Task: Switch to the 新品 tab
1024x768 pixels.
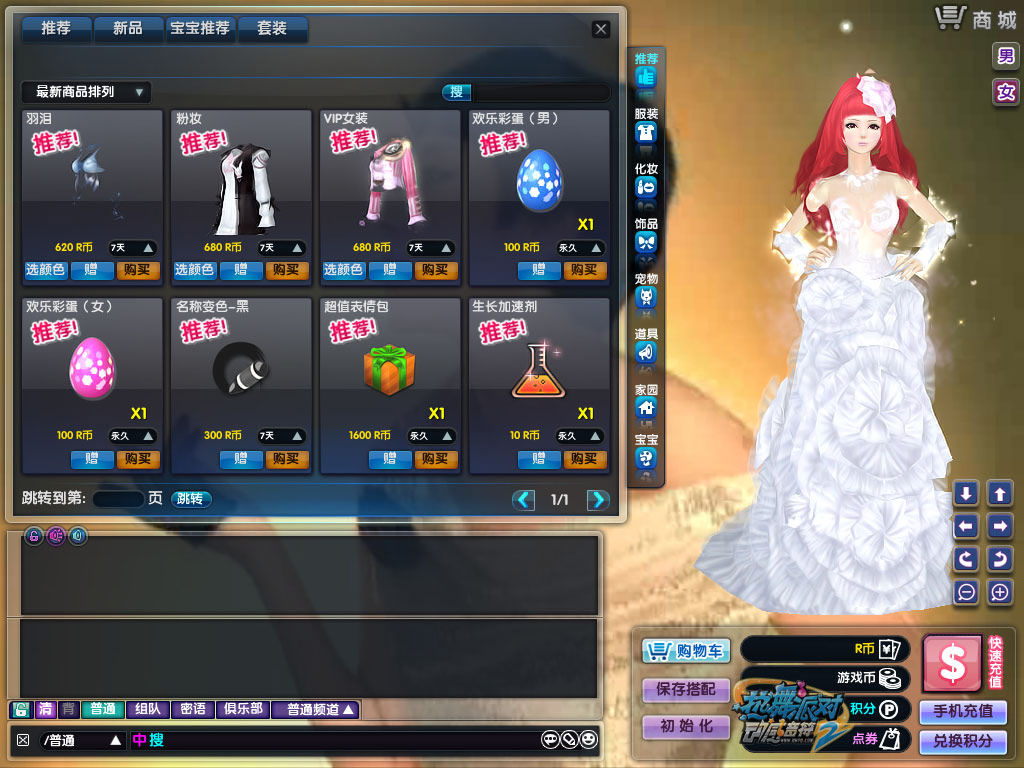Action: [127, 29]
